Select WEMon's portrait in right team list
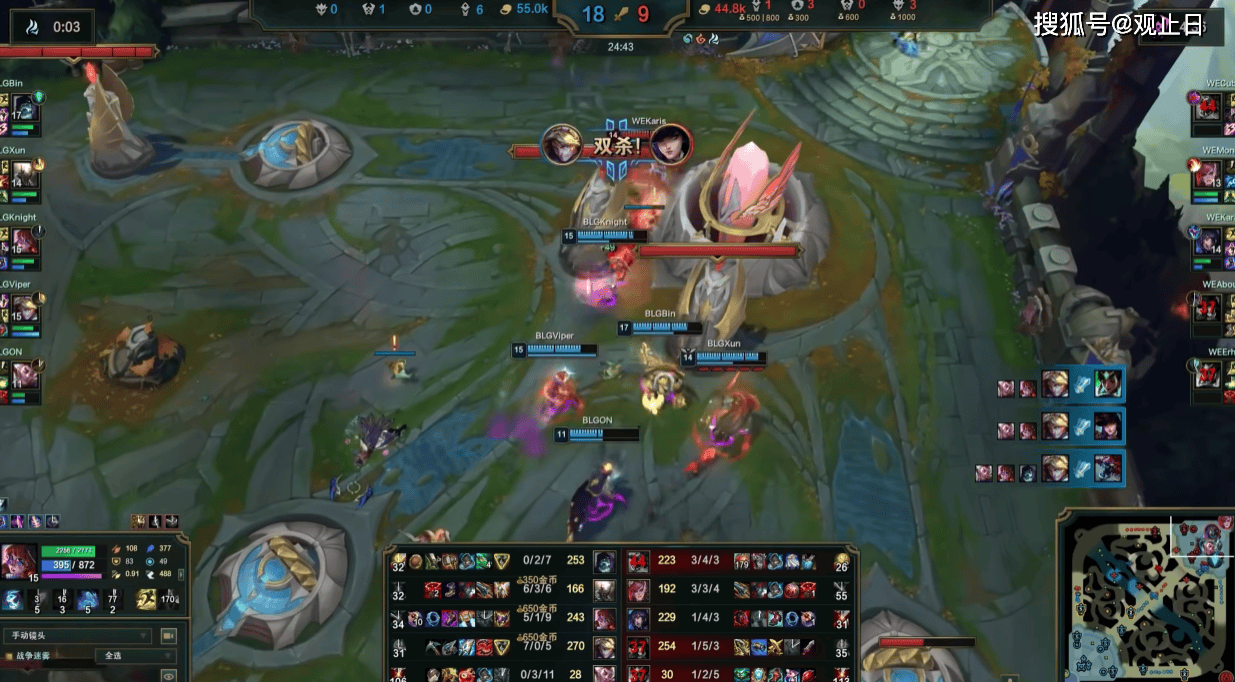The width and height of the screenshot is (1235, 682). click(x=1207, y=173)
